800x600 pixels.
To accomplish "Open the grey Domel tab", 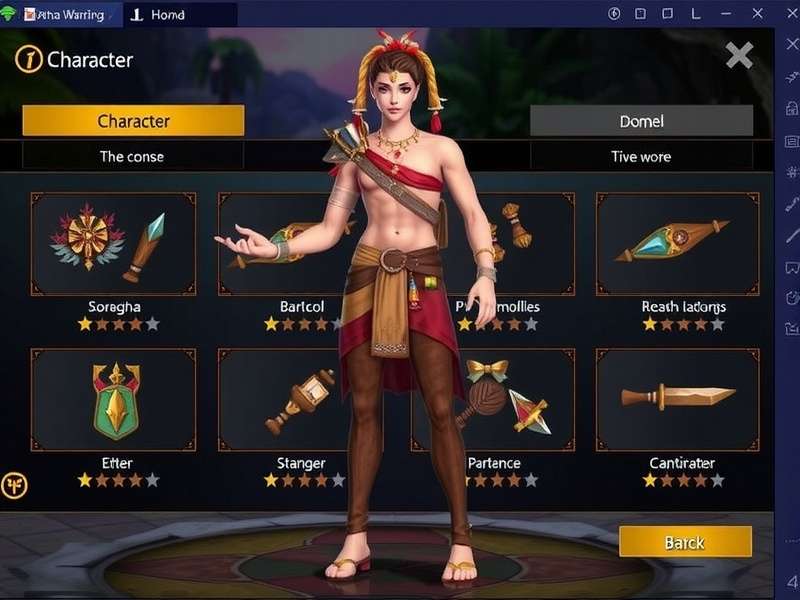I will point(641,121).
